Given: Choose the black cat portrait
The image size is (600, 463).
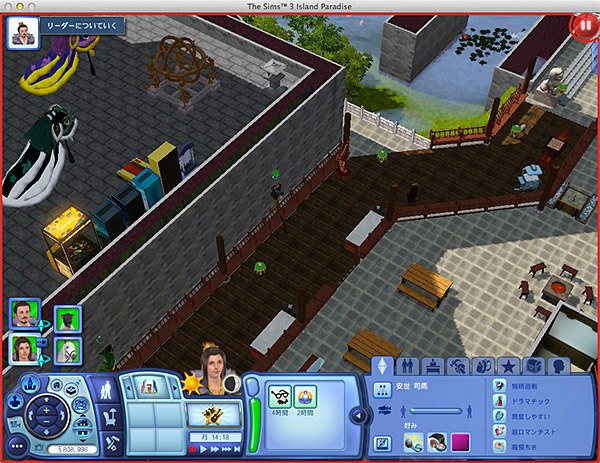Looking at the screenshot, I should pos(67,316).
